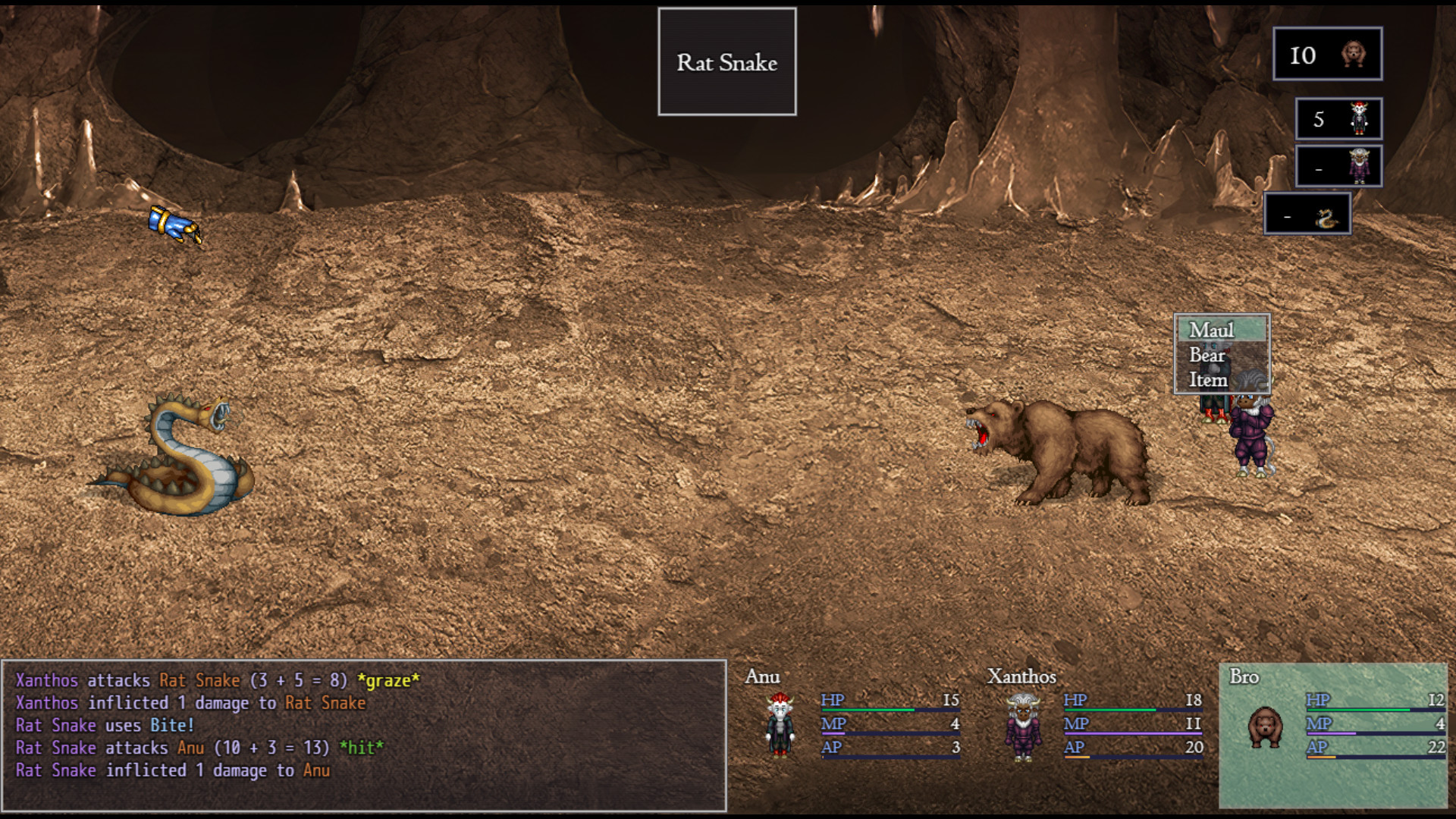Select the Maul command

(x=1212, y=330)
